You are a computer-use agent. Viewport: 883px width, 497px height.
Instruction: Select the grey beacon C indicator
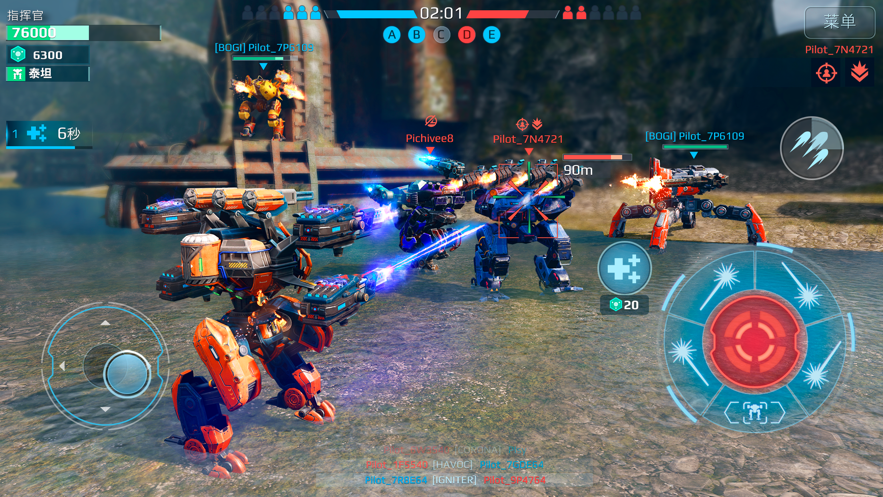click(x=442, y=35)
